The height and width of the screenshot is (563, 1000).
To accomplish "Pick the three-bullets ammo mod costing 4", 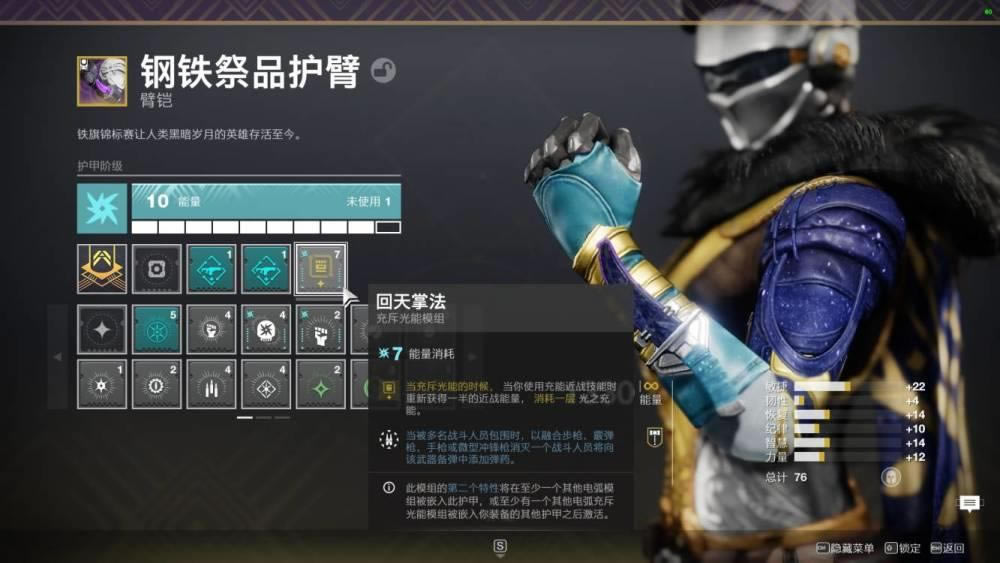I will pos(211,384).
